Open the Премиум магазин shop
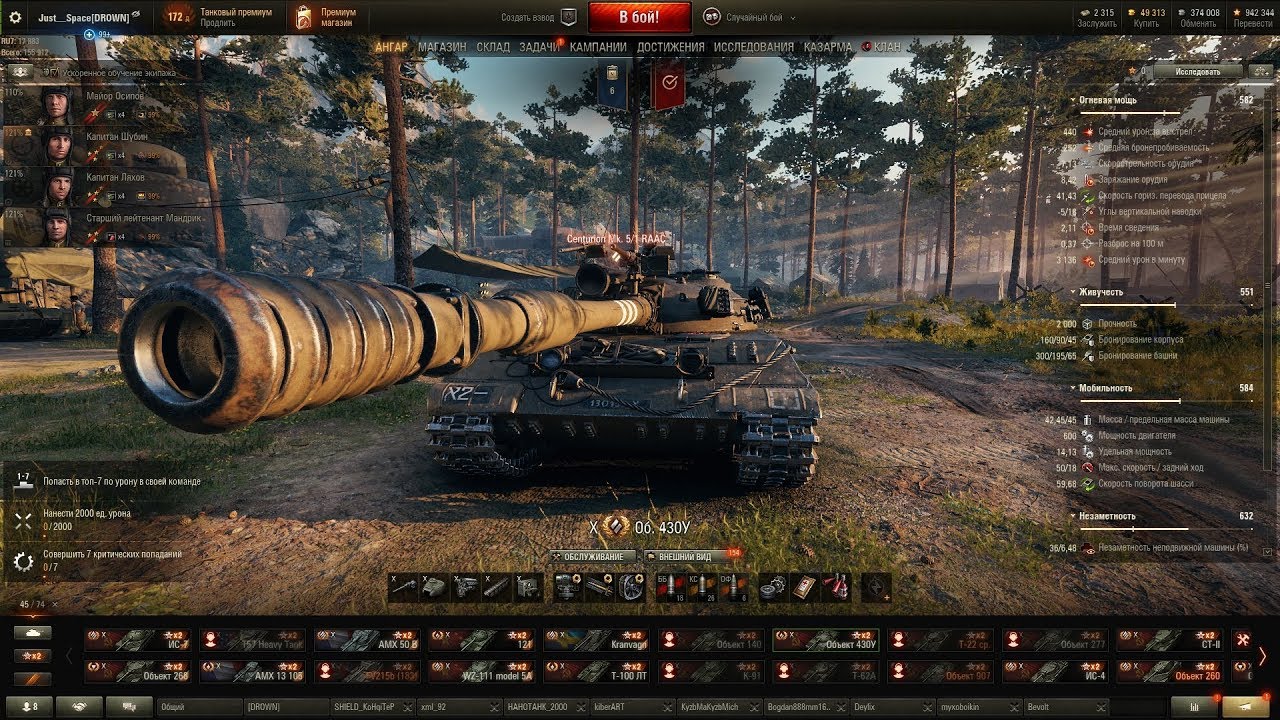Image resolution: width=1280 pixels, height=720 pixels. [x=324, y=17]
